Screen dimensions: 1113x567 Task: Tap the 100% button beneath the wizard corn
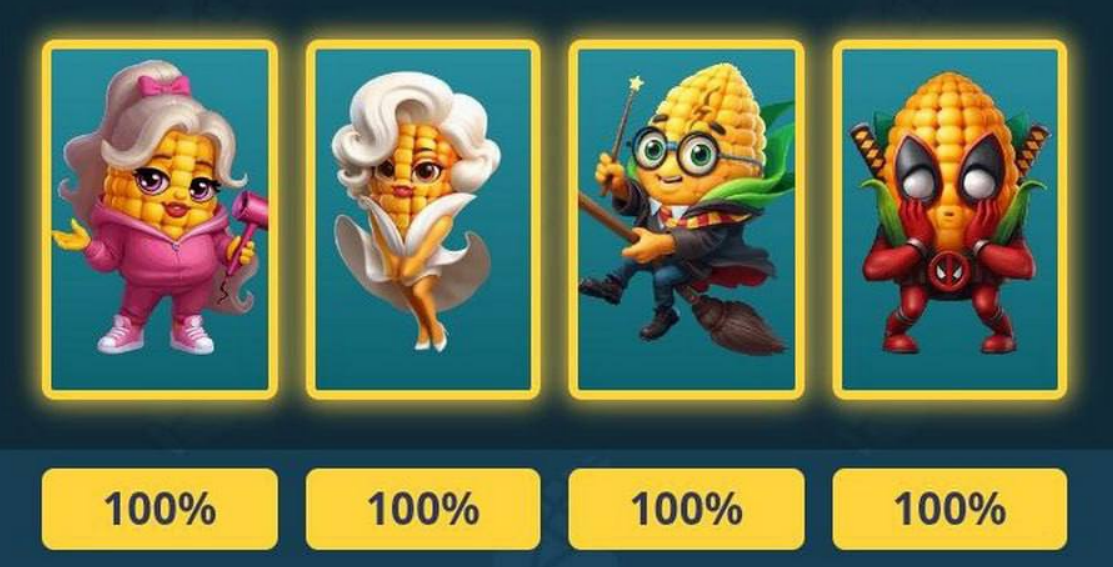click(686, 509)
